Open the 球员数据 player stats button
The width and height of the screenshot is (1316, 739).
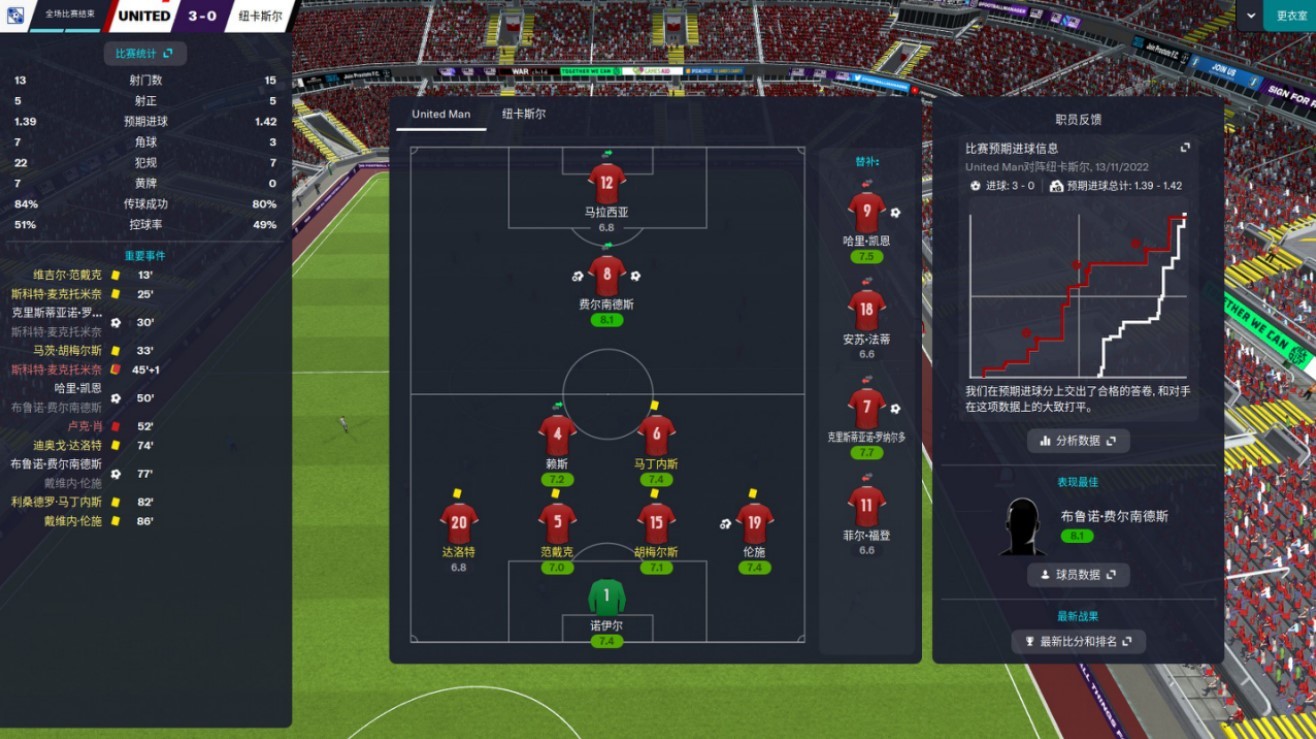(x=1078, y=575)
